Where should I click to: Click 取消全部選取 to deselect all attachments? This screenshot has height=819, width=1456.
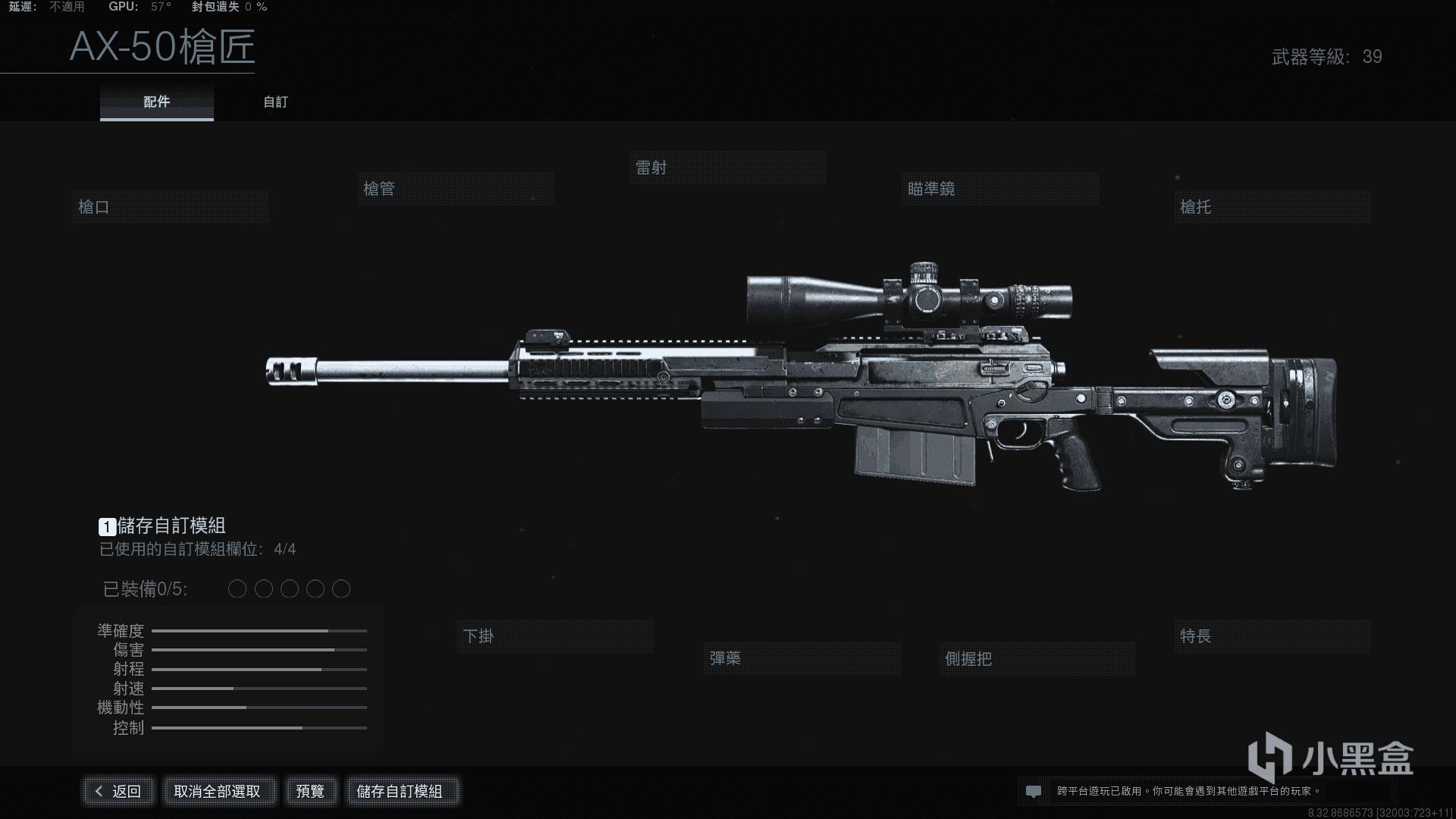coord(218,791)
